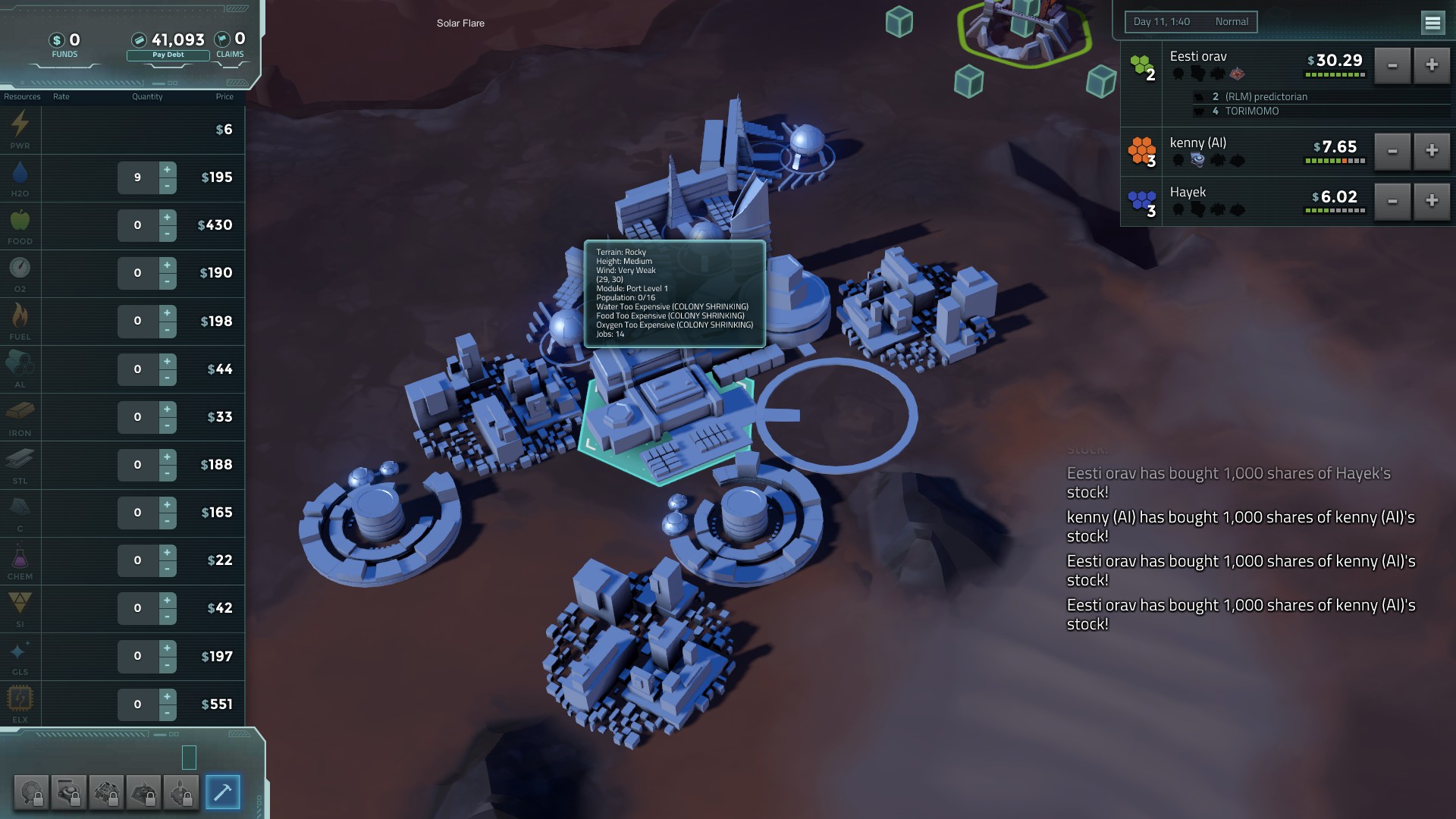
Task: Increase the O2 quantity with plus
Action: point(167,265)
